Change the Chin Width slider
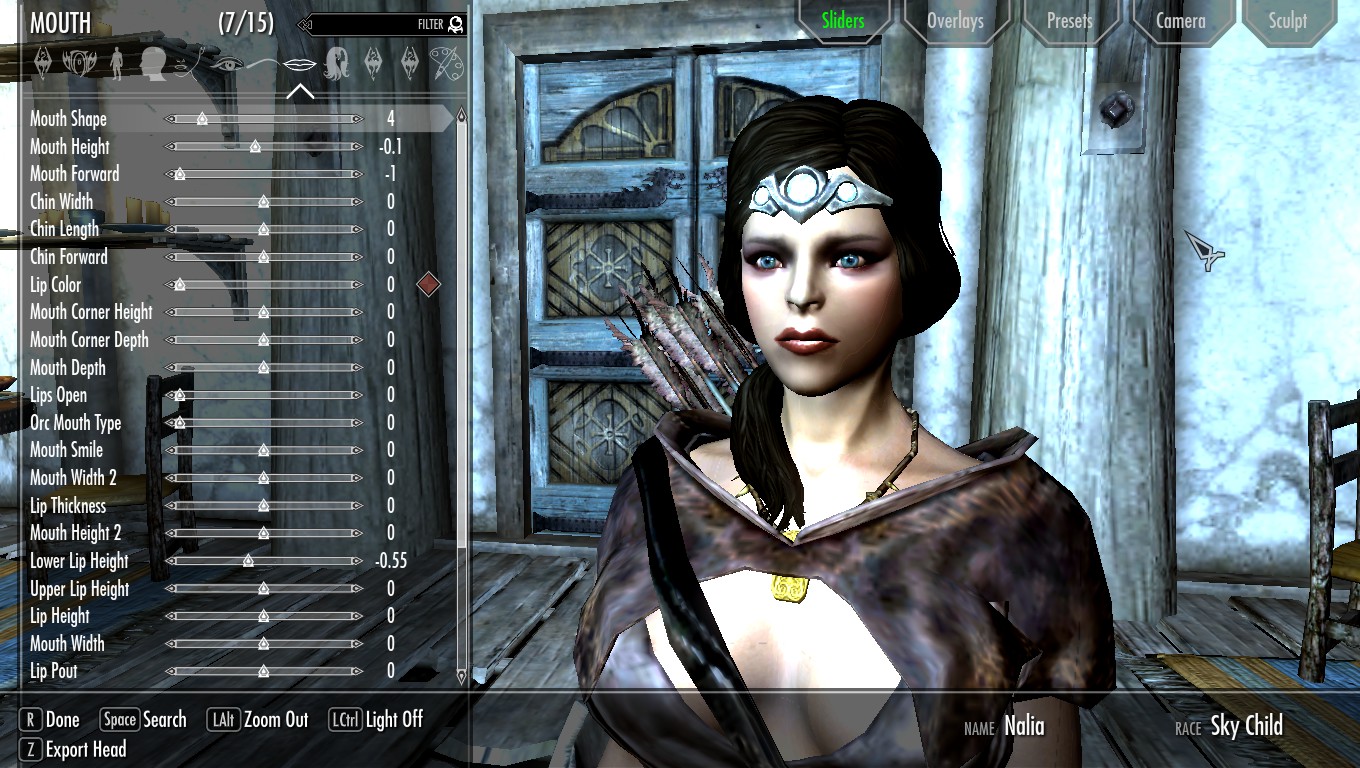The image size is (1360, 768). tap(264, 202)
